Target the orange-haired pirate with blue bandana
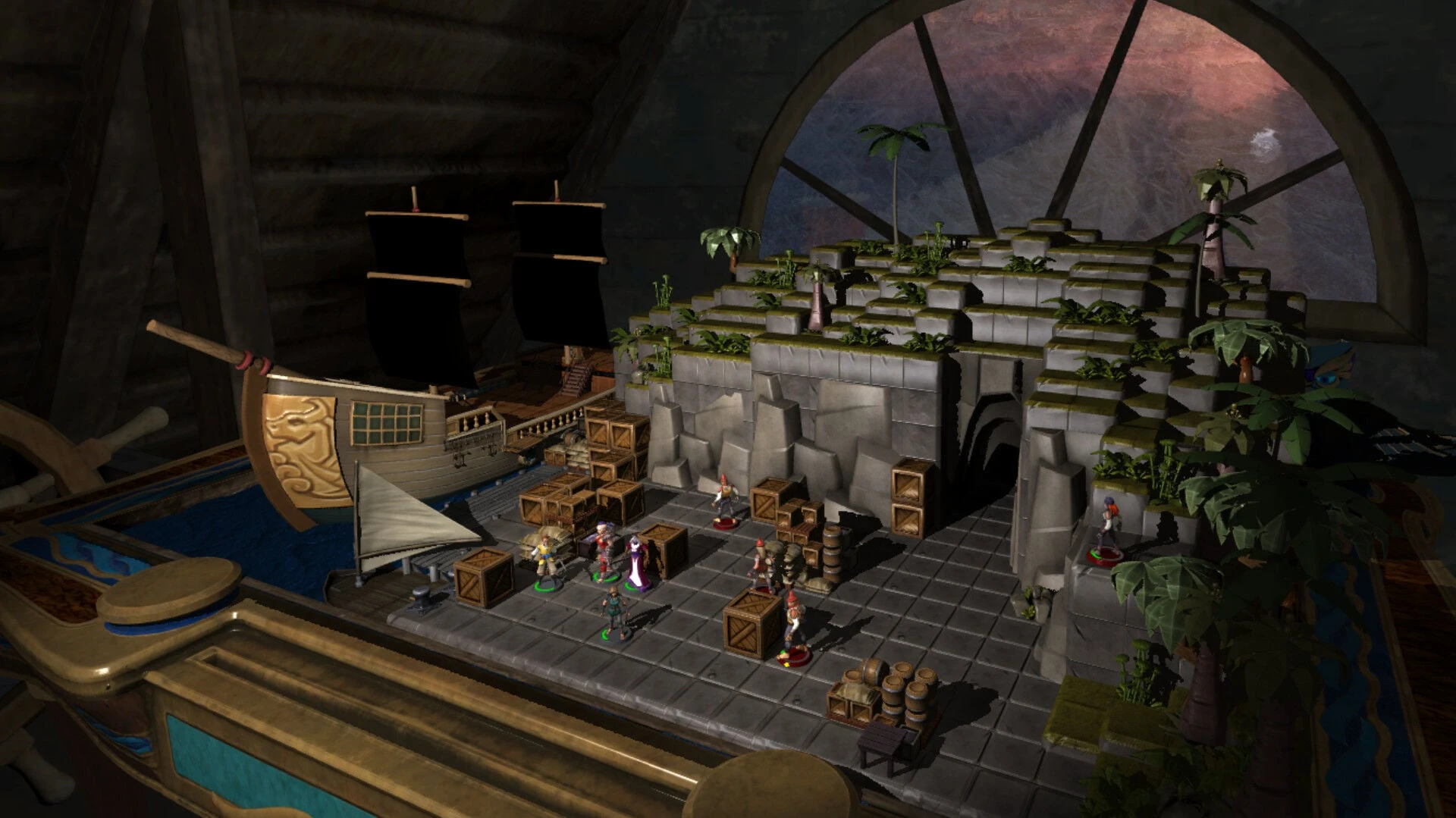1456x818 pixels. 1108,527
